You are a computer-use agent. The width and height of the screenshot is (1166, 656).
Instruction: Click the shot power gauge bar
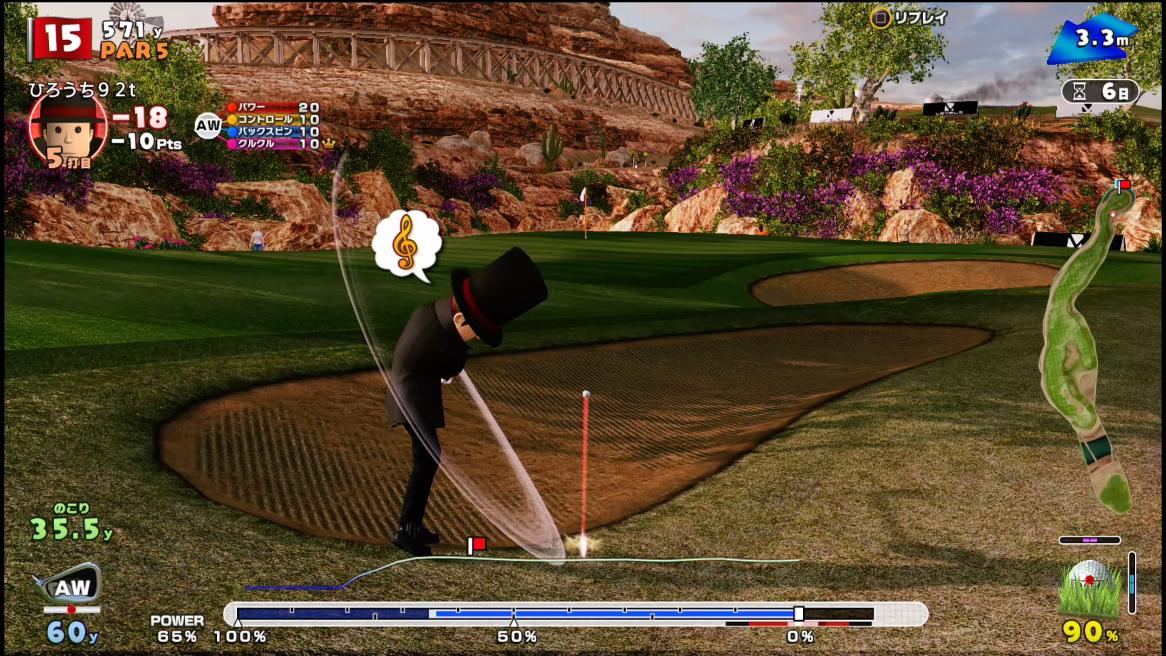pyautogui.click(x=575, y=614)
